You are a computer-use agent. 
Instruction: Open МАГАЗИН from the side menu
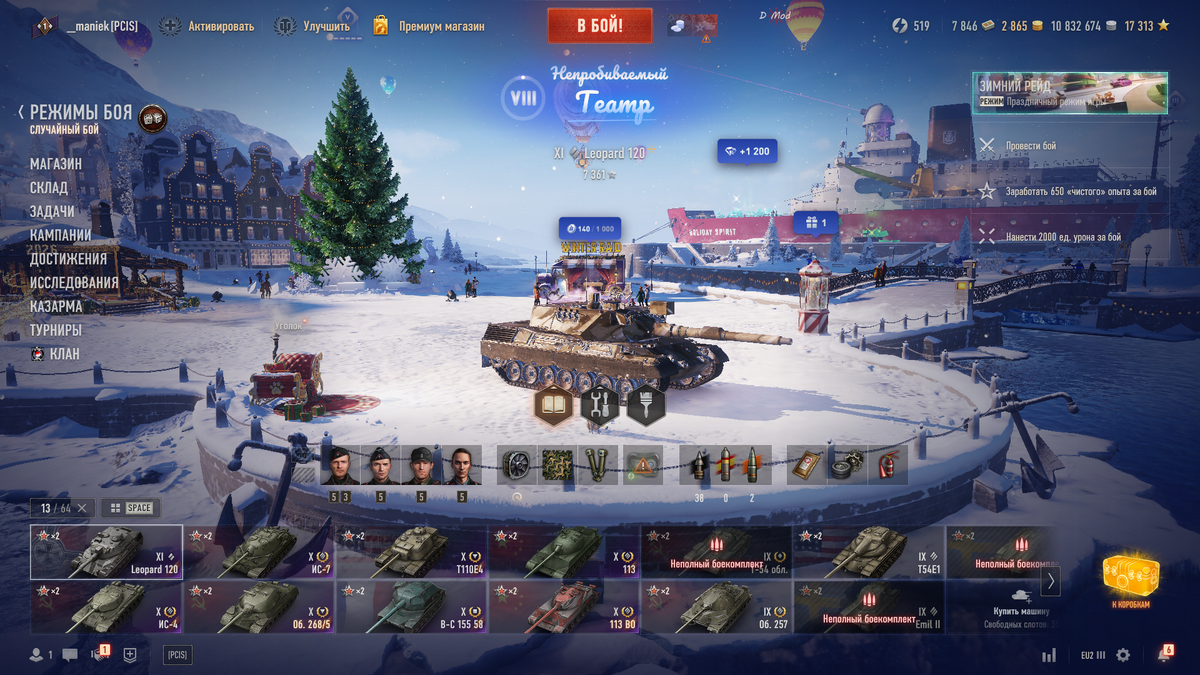click(x=56, y=164)
